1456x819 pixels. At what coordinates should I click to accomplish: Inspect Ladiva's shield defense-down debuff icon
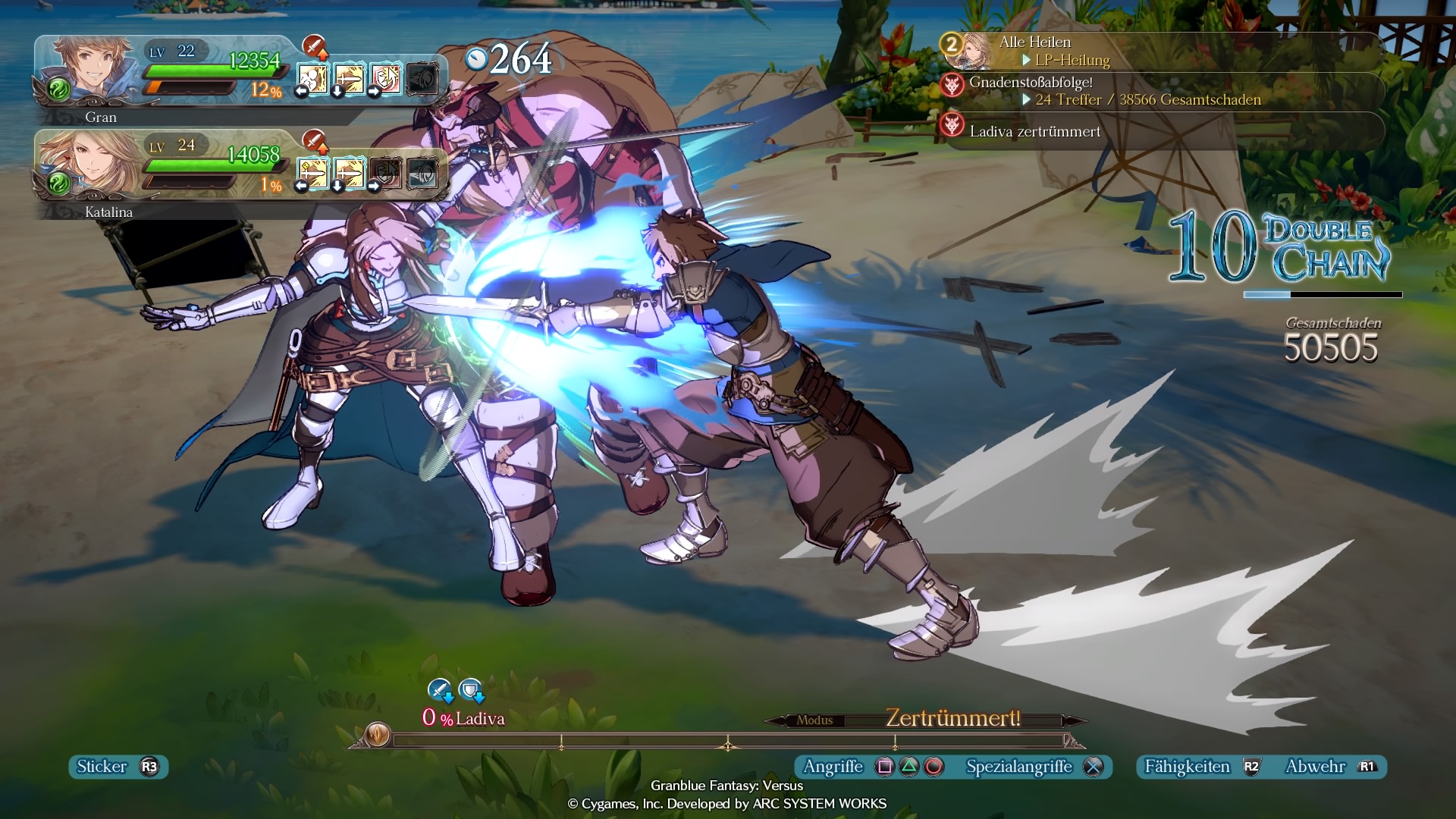coord(471,690)
